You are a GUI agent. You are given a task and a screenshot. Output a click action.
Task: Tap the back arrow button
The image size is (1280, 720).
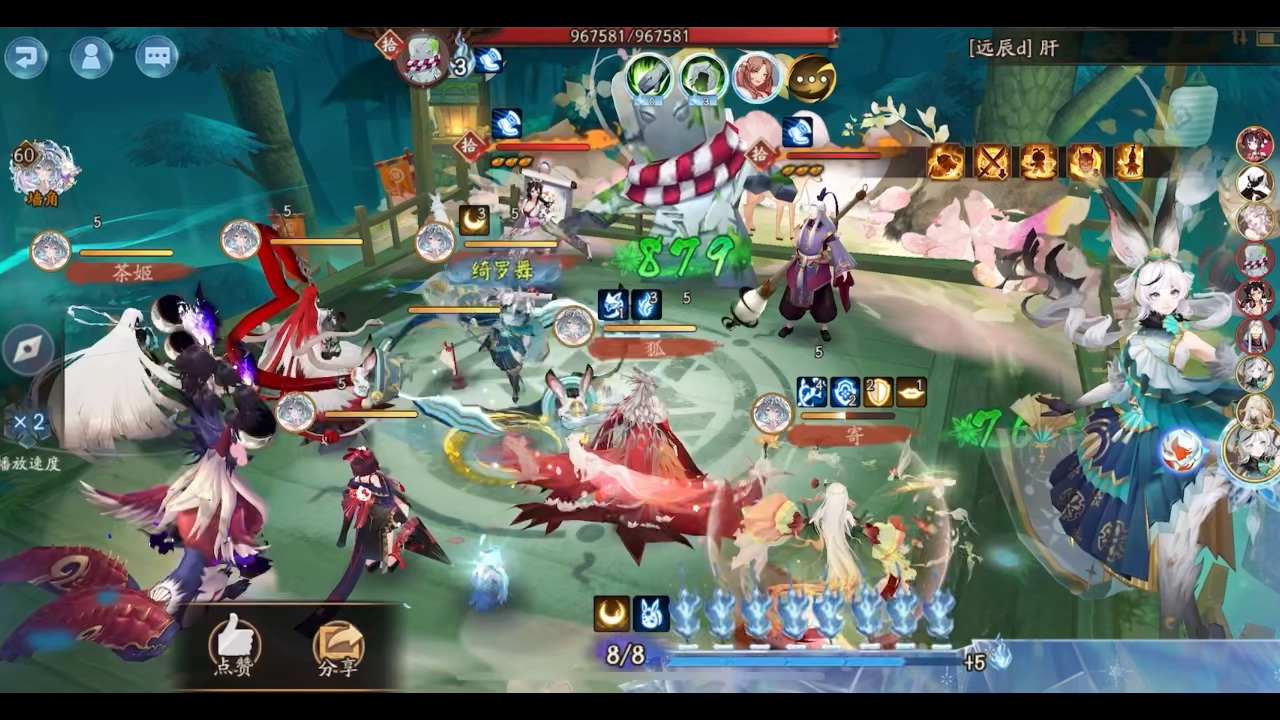click(26, 58)
